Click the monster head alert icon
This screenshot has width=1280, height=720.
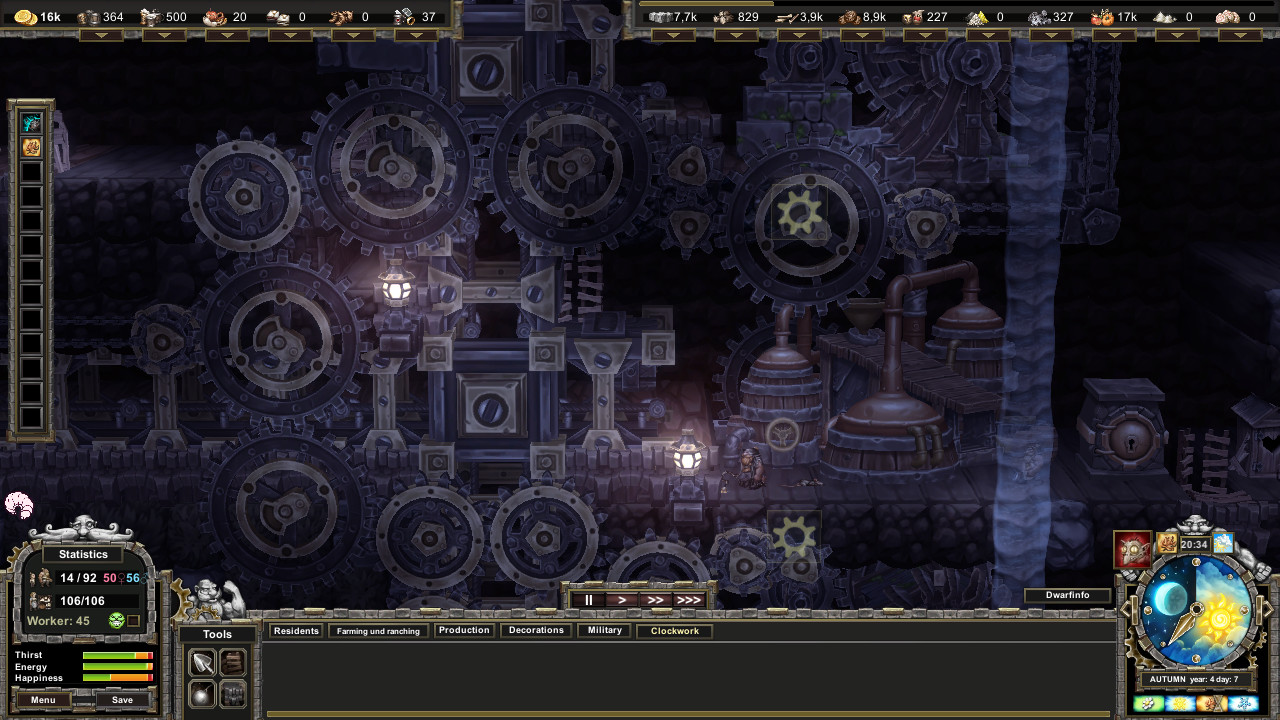pos(1131,548)
